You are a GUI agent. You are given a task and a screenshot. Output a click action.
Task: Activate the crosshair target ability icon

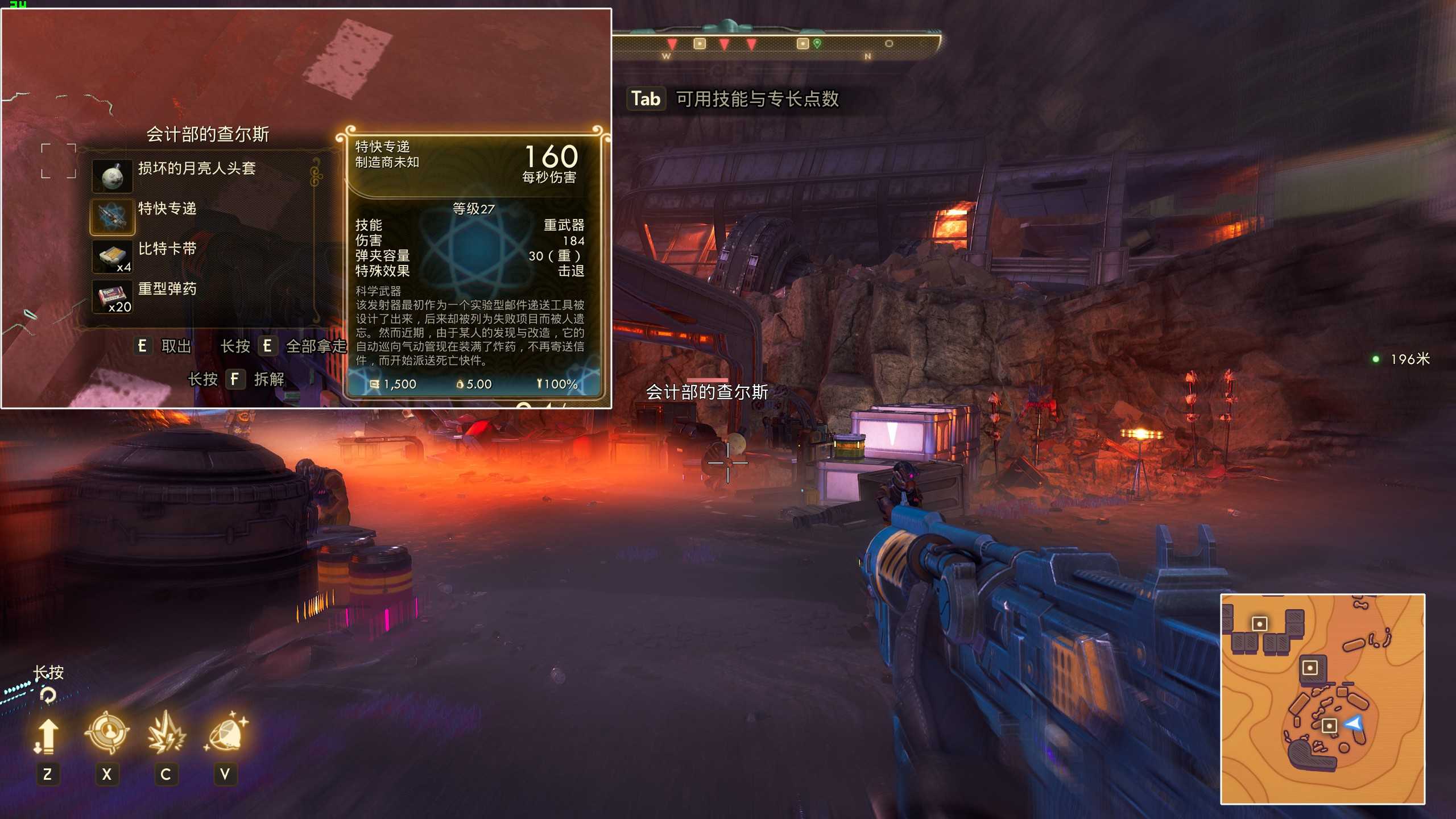click(x=107, y=733)
